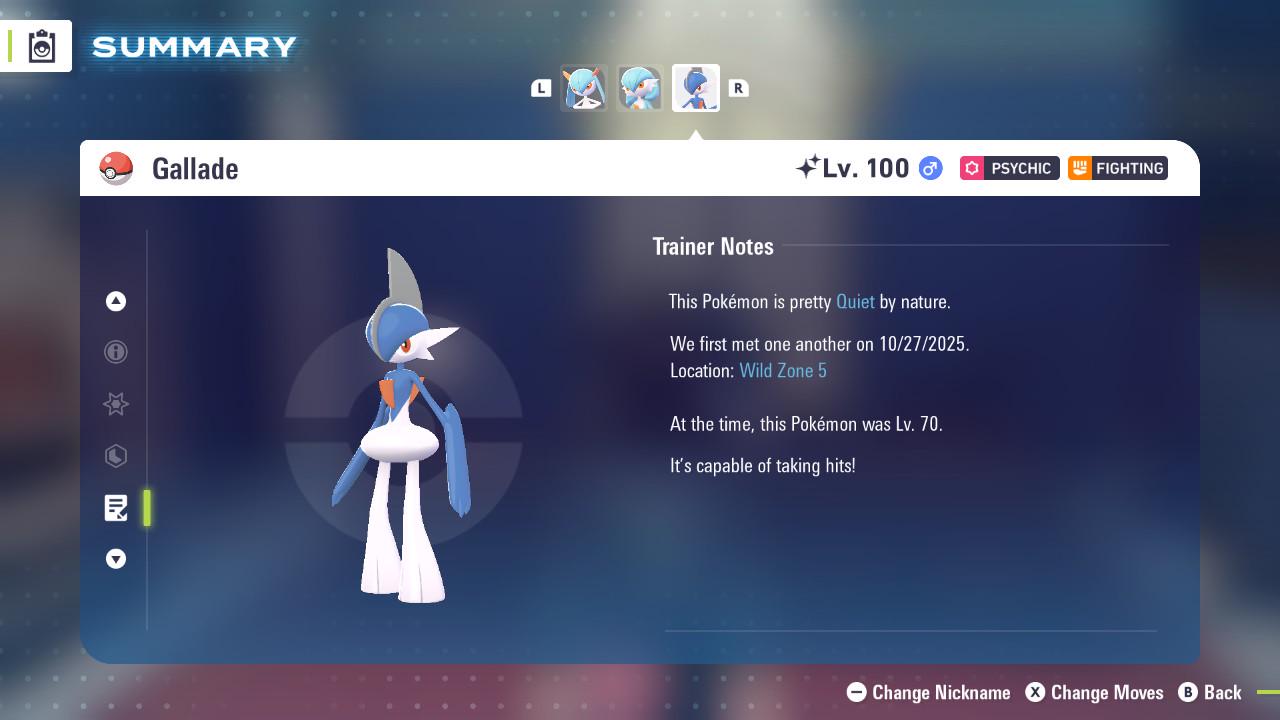The width and height of the screenshot is (1280, 720).
Task: Select the Kirlia thumbnail at the top
Action: pyautogui.click(x=585, y=88)
